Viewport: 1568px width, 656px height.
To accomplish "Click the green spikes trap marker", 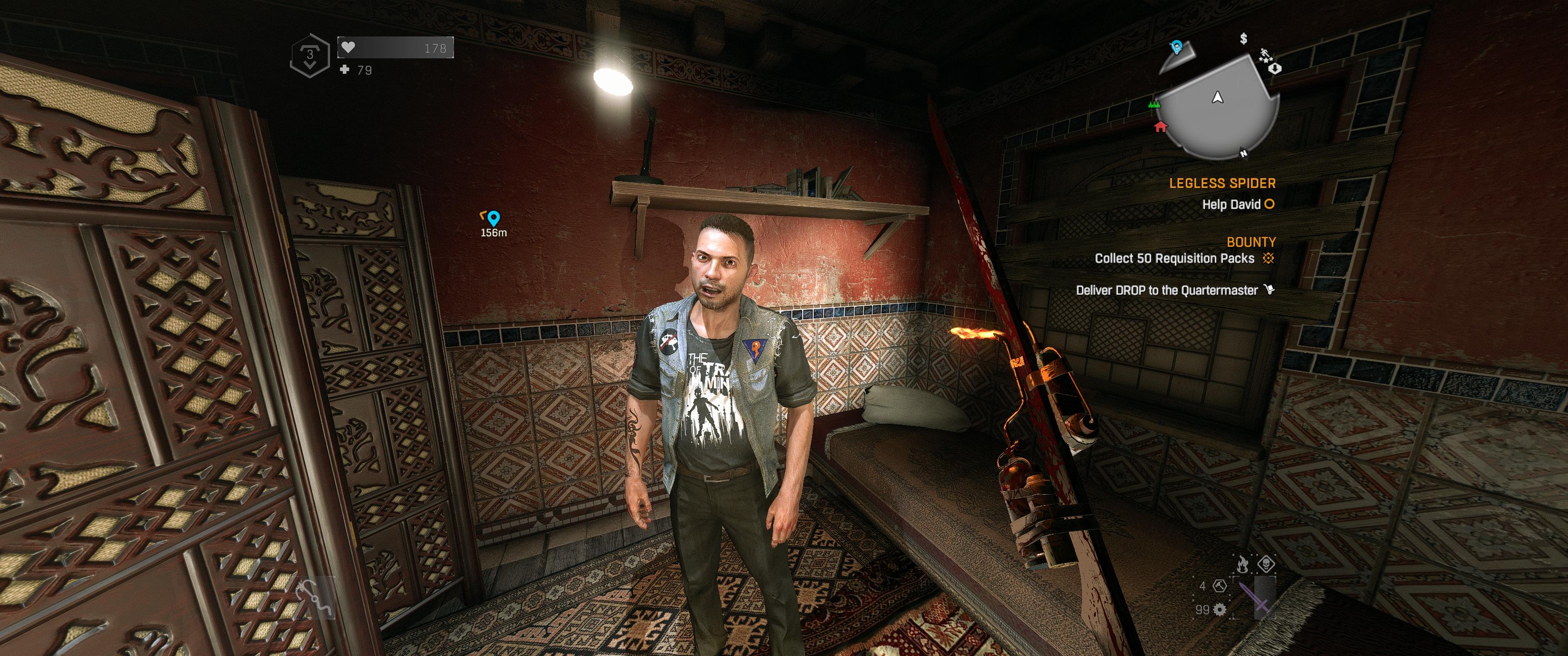I will pos(1154,105).
